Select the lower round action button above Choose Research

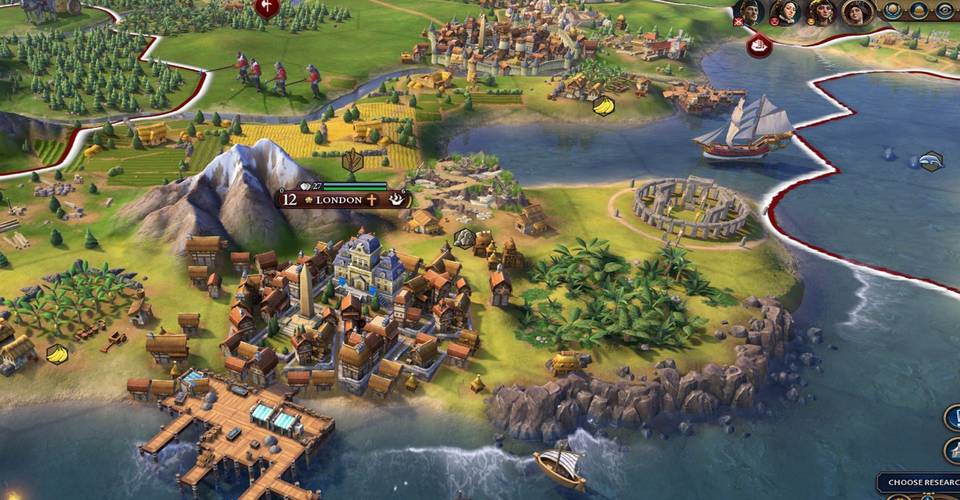tap(951, 450)
